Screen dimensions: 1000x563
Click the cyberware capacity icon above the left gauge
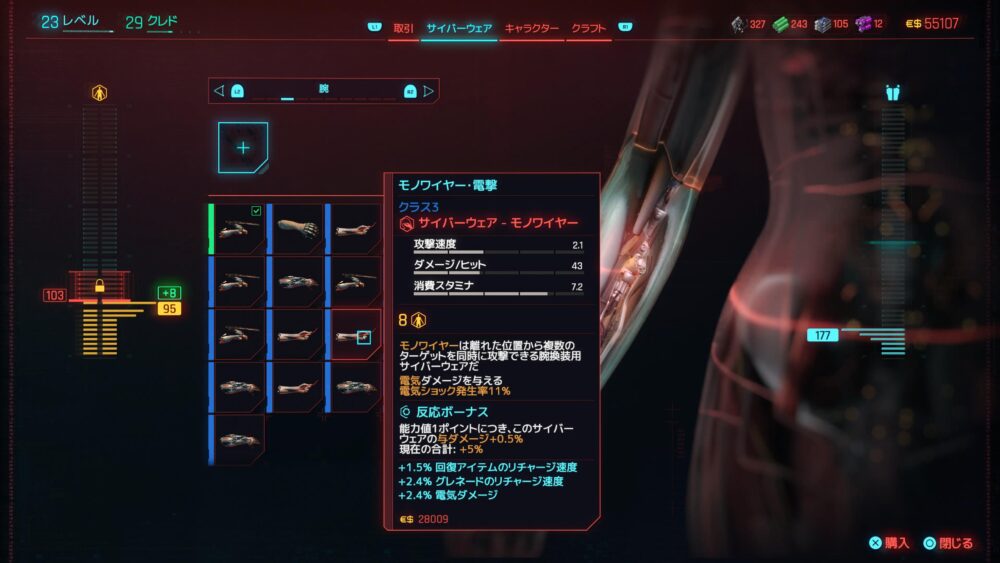[x=99, y=93]
